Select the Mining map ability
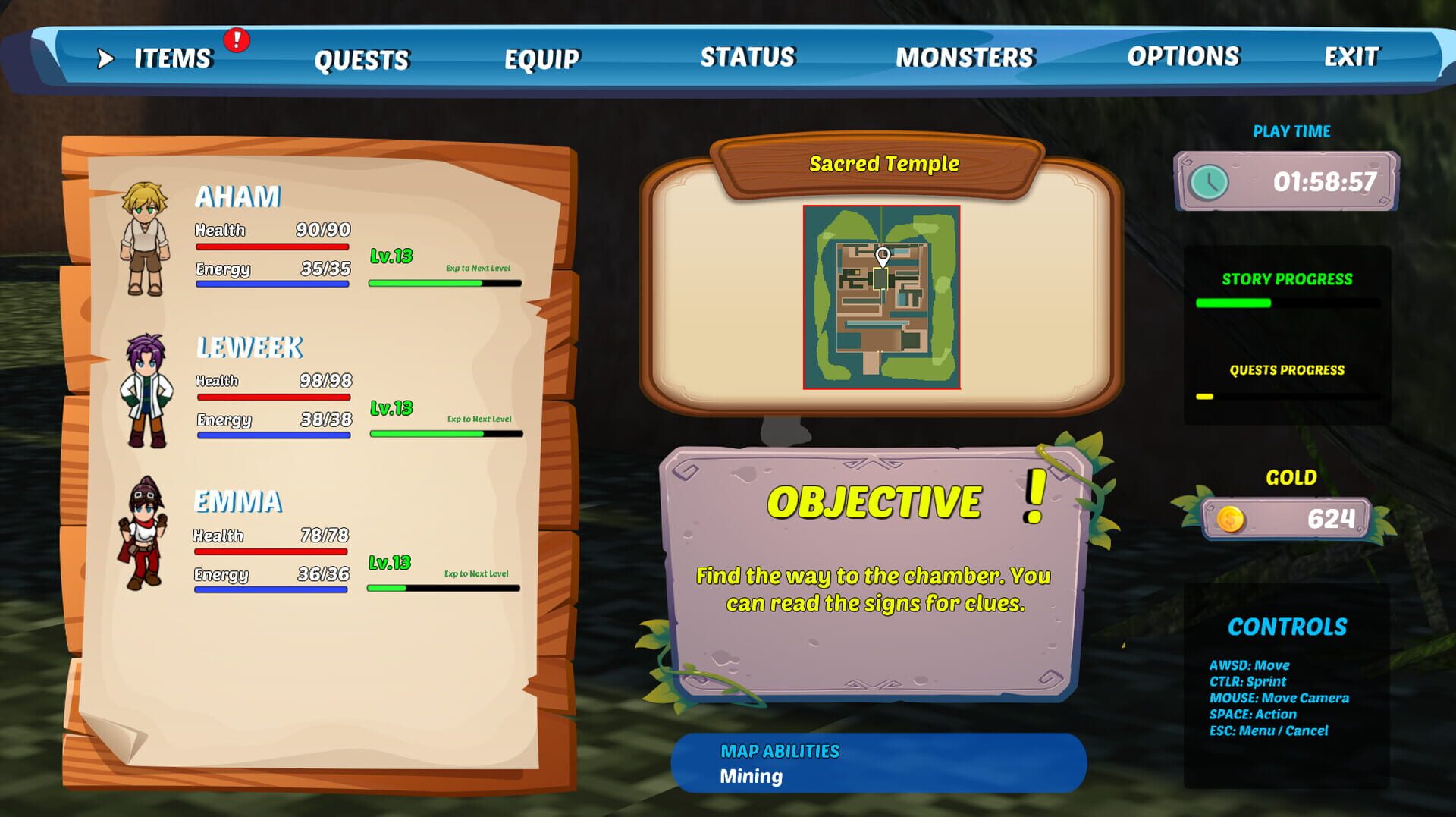 click(750, 775)
